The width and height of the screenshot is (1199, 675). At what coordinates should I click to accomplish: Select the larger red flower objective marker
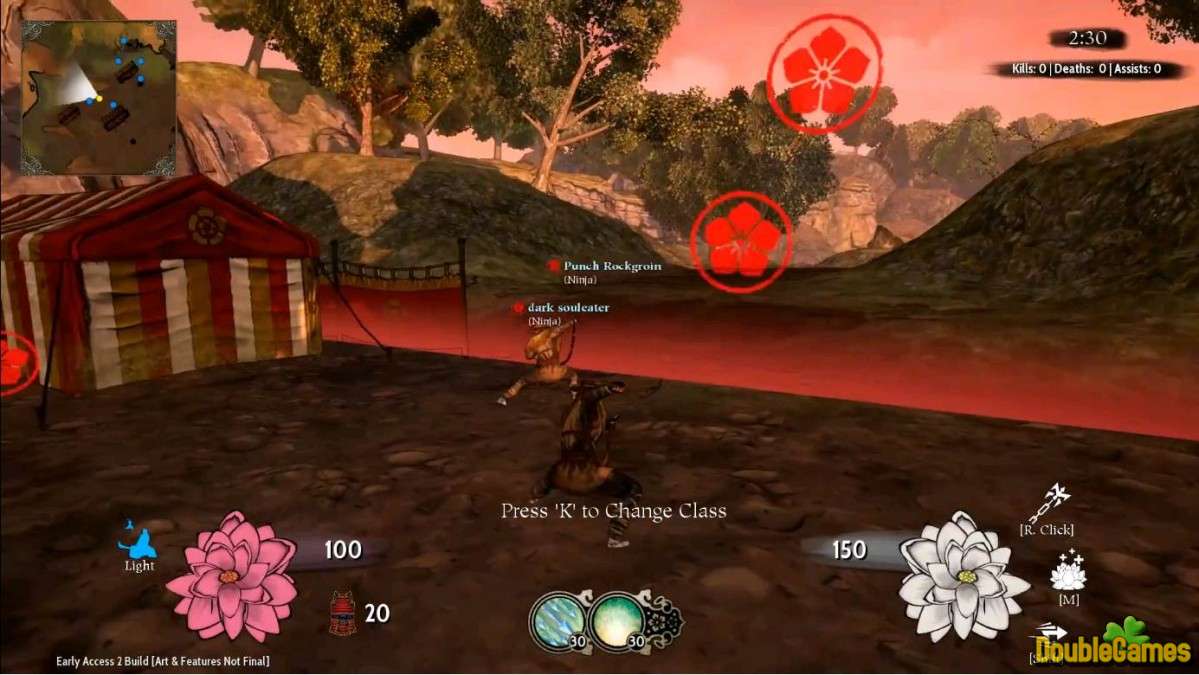(x=824, y=72)
